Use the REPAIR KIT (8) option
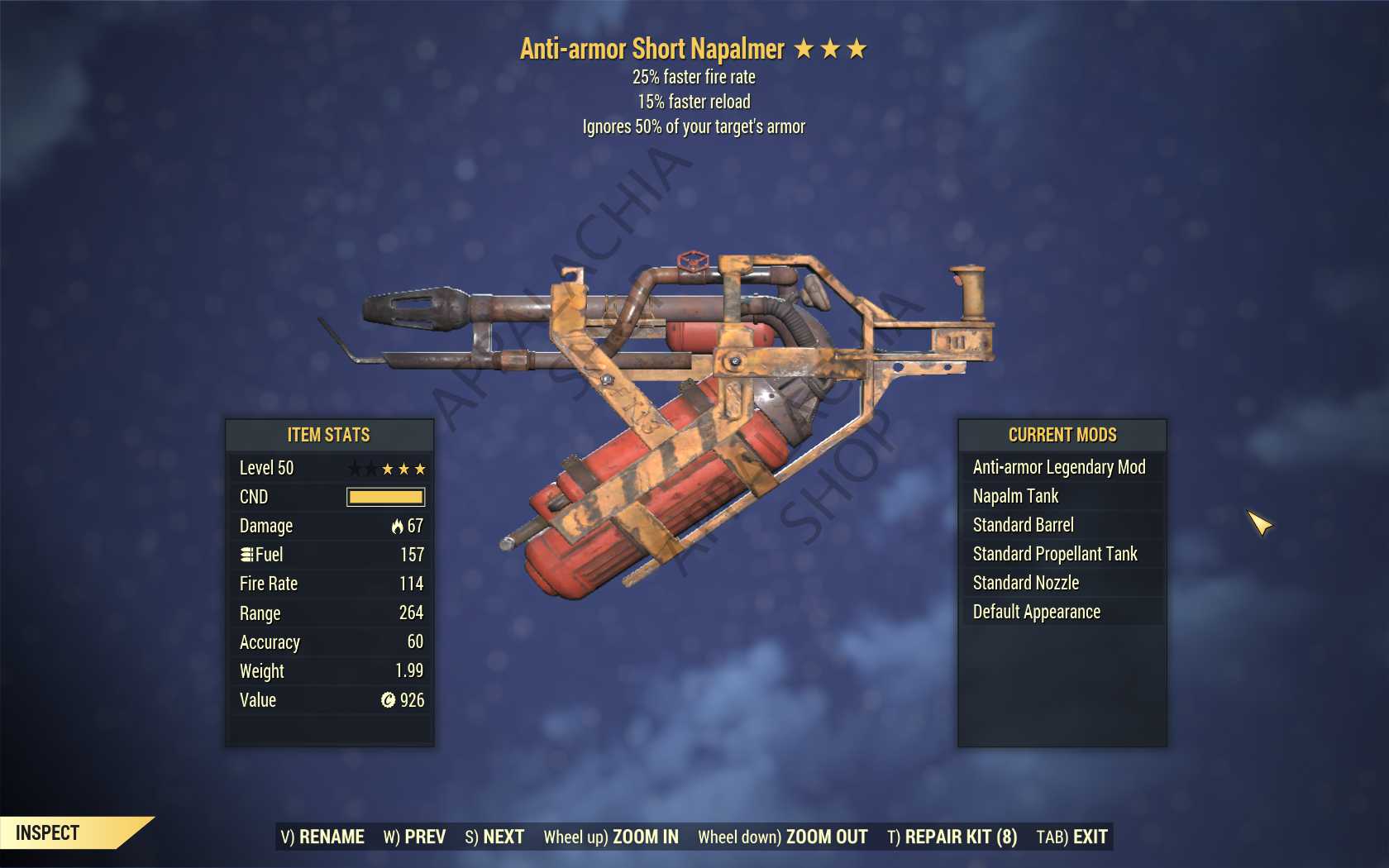This screenshot has width=1389, height=868. click(x=952, y=837)
